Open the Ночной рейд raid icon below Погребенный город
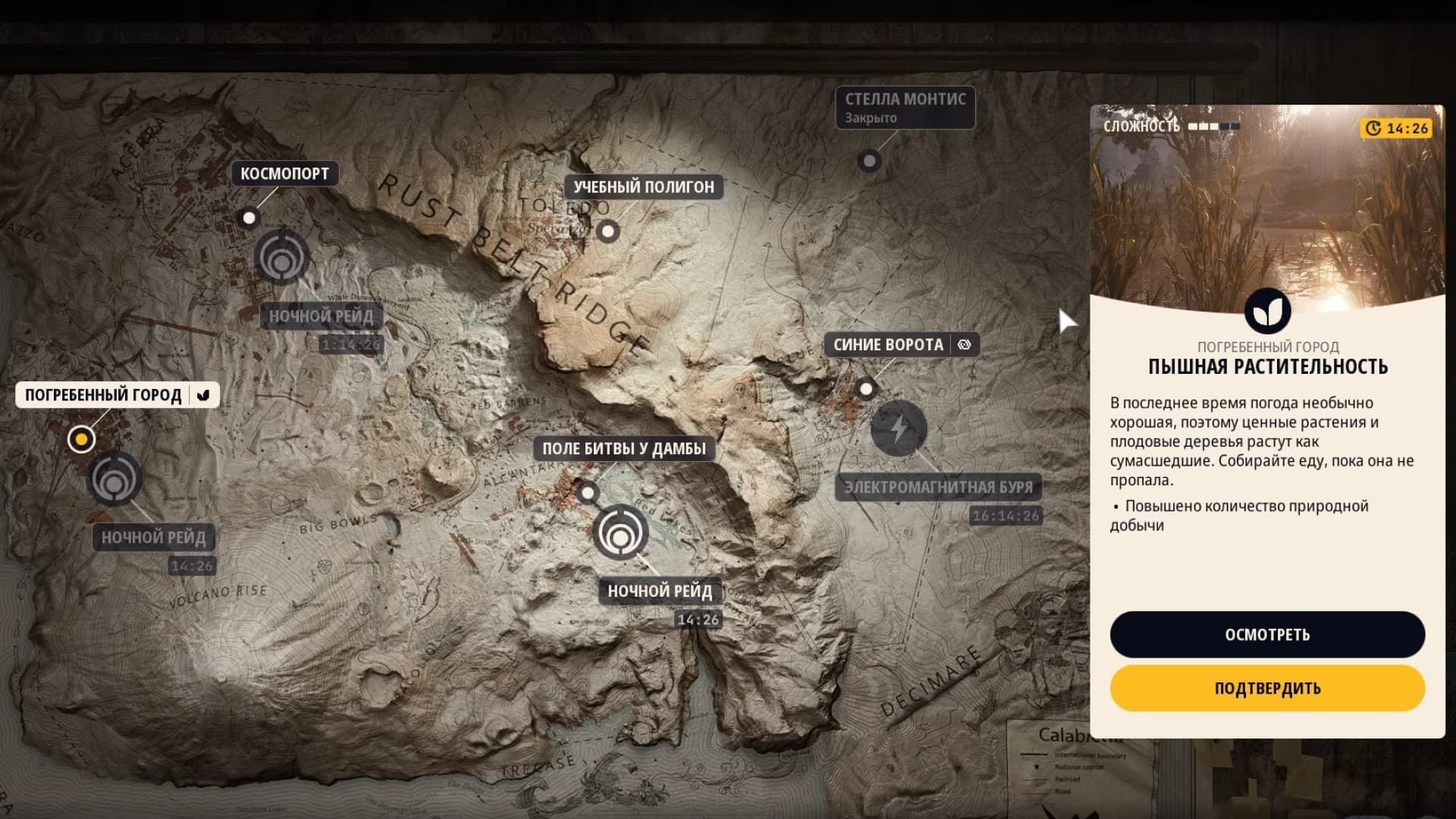Viewport: 1456px width, 819px height. pos(115,481)
